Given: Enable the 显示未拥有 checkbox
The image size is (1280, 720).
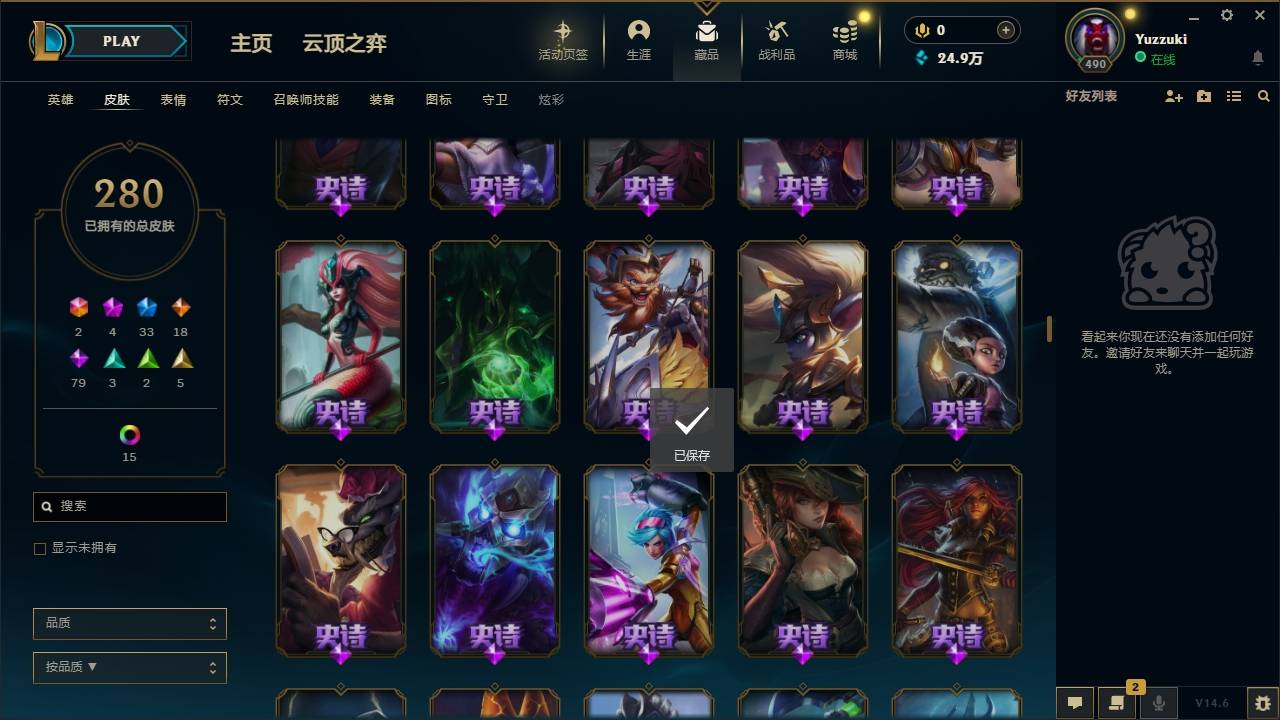Looking at the screenshot, I should tap(39, 548).
